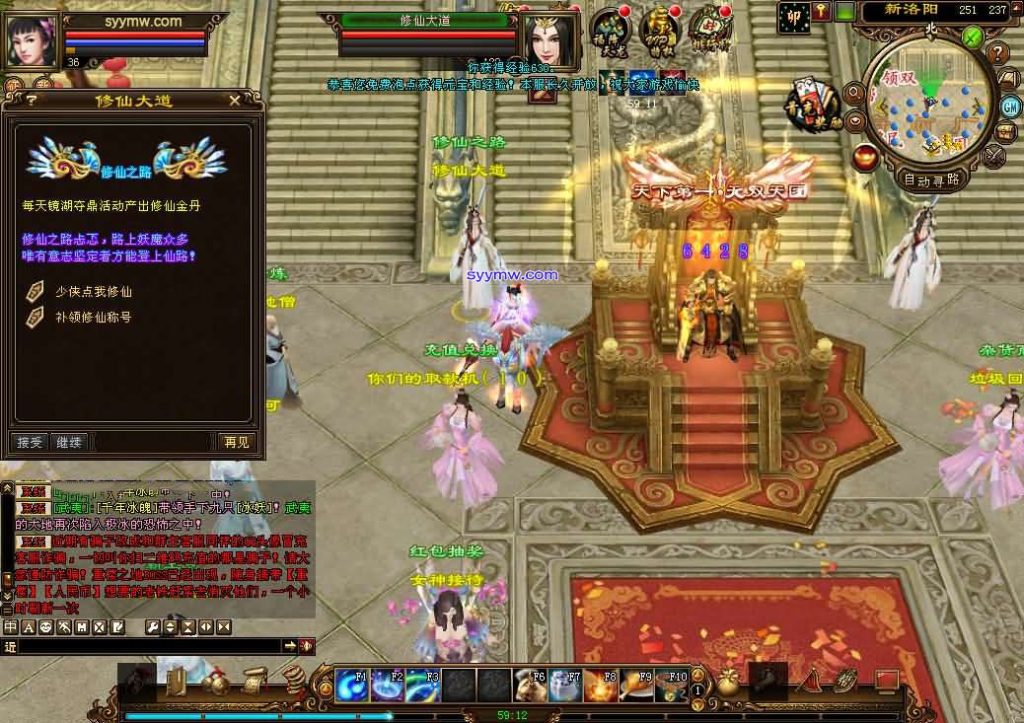Open the dialog's question mark help
Viewport: 1024px width, 723px height.
[x=32, y=100]
